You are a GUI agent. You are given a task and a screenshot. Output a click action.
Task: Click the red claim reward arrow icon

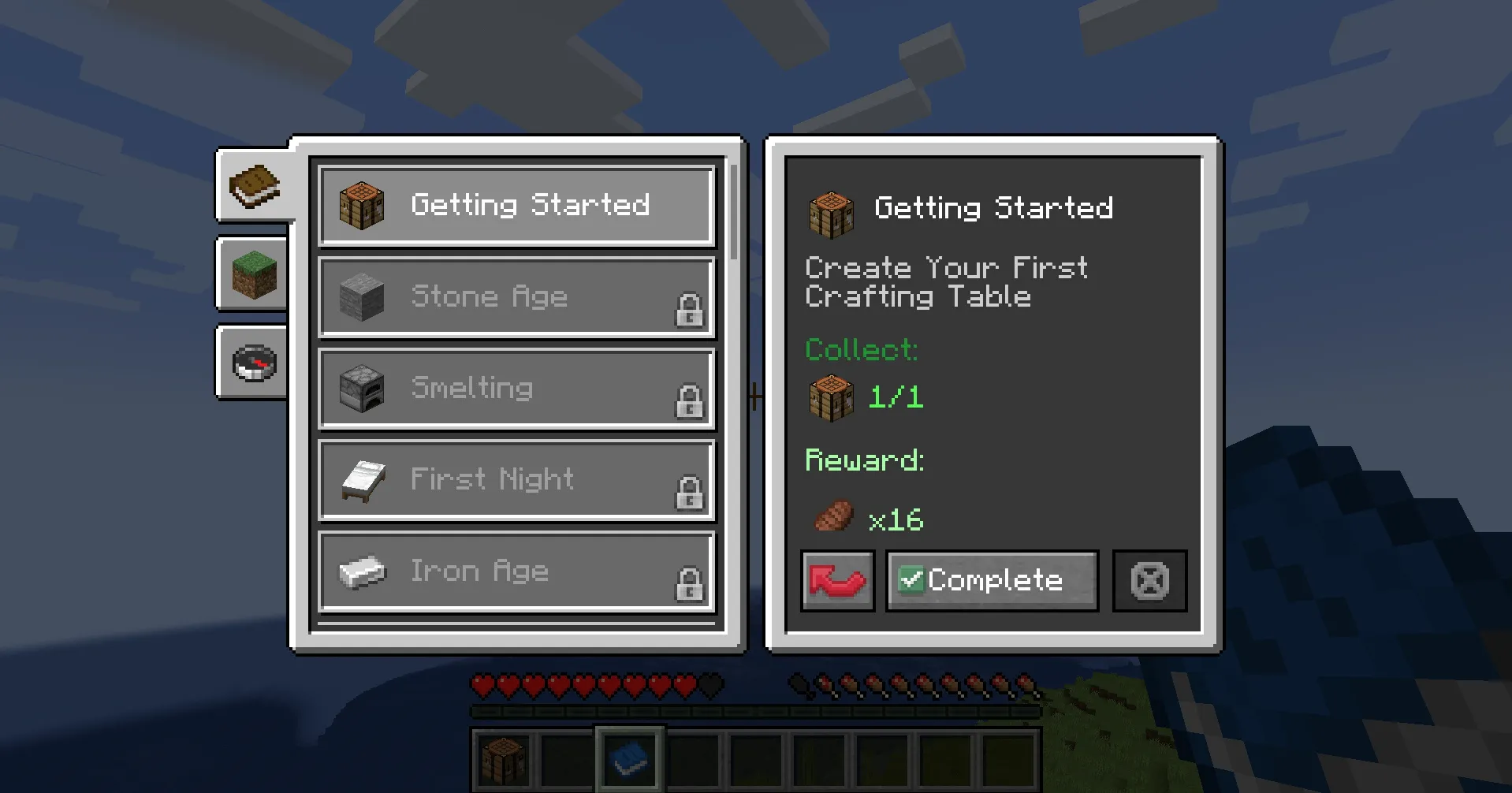(837, 581)
